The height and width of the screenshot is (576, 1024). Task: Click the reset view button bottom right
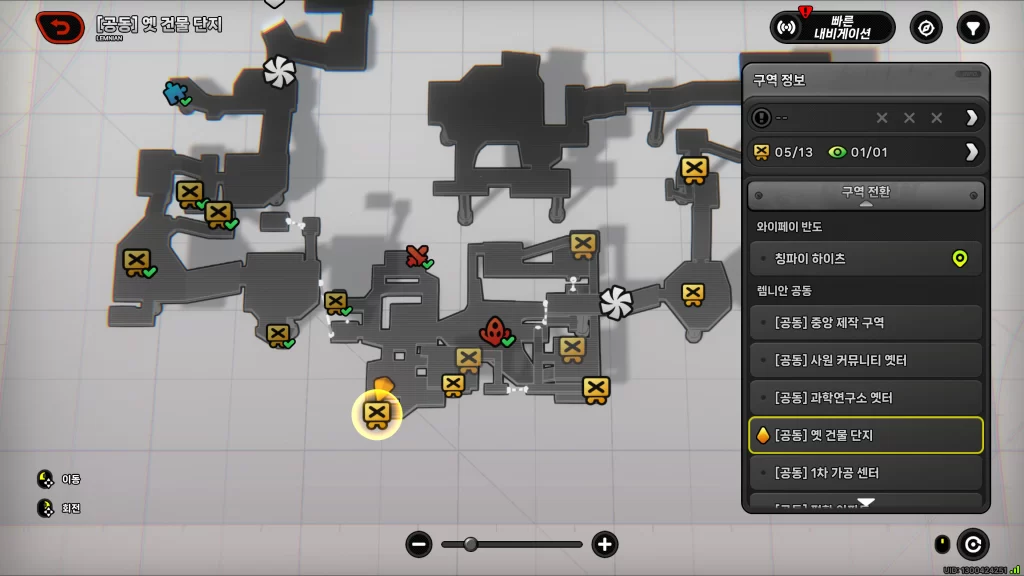972,544
